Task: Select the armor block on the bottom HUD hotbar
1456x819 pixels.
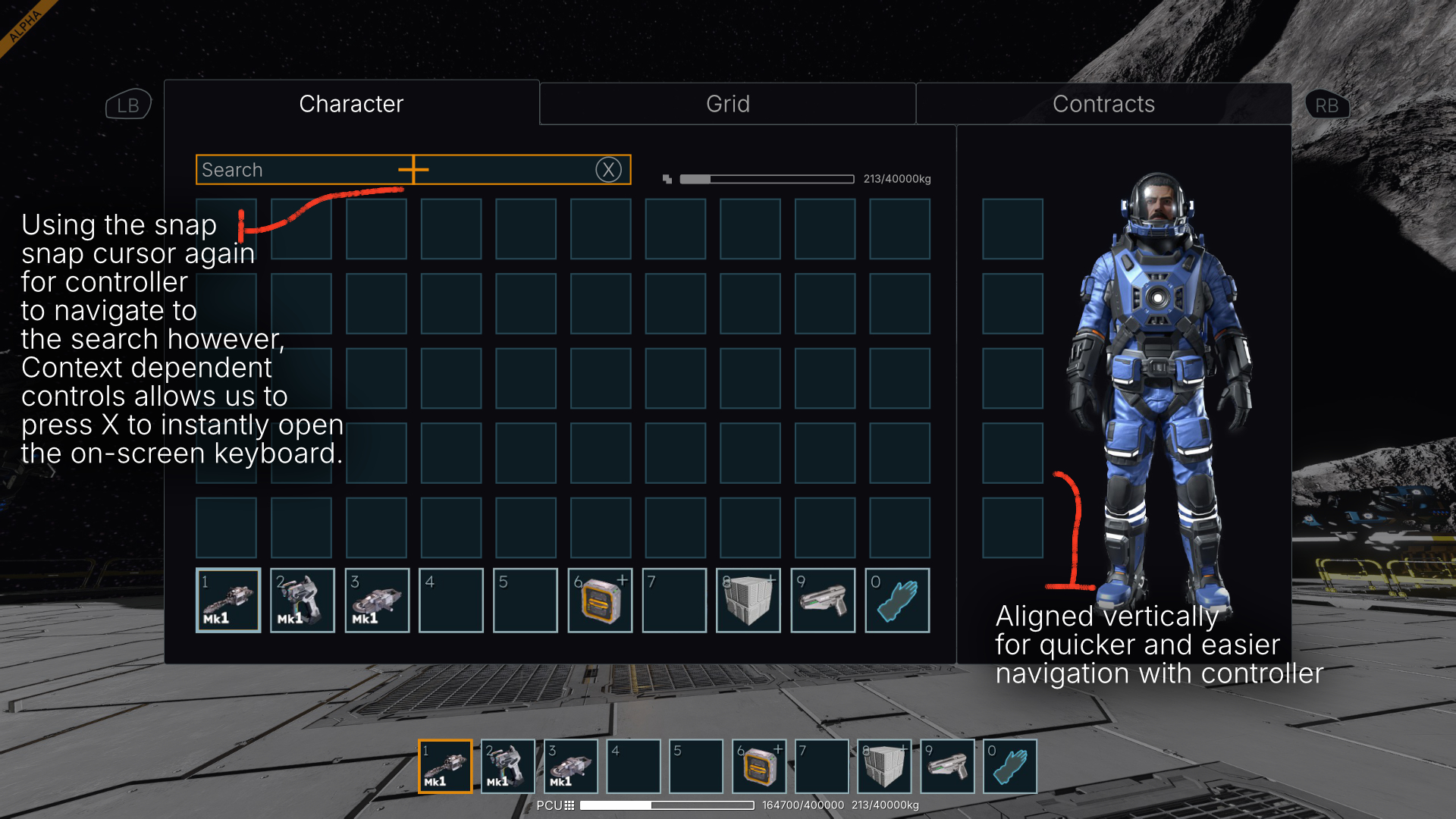Action: coord(884,767)
